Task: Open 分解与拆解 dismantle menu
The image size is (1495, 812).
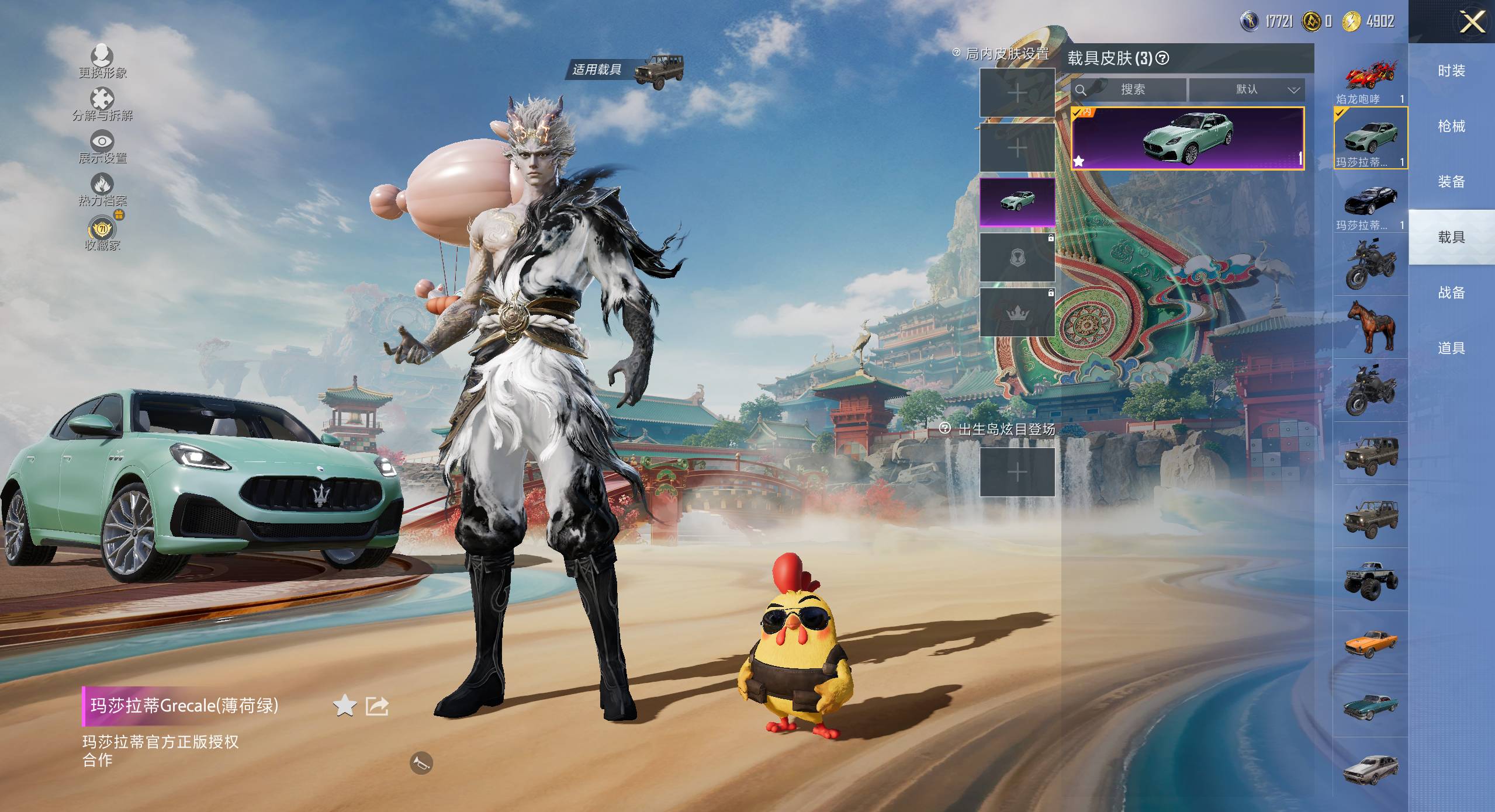Action: pos(102,104)
